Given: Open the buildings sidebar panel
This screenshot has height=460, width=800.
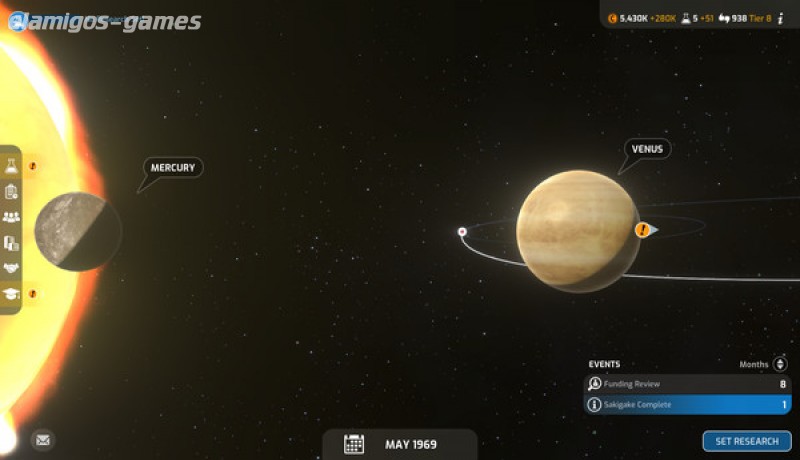Looking at the screenshot, I should point(12,243).
